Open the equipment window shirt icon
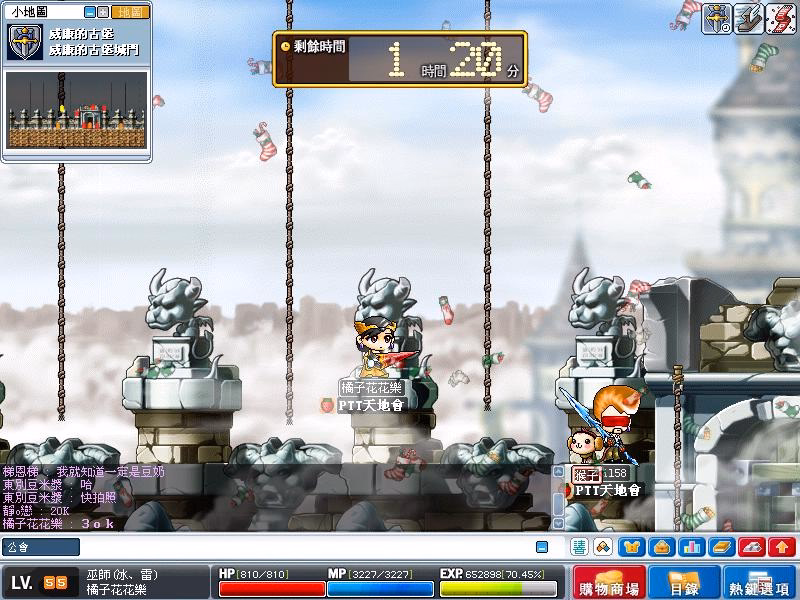This screenshot has width=800, height=600. click(632, 547)
